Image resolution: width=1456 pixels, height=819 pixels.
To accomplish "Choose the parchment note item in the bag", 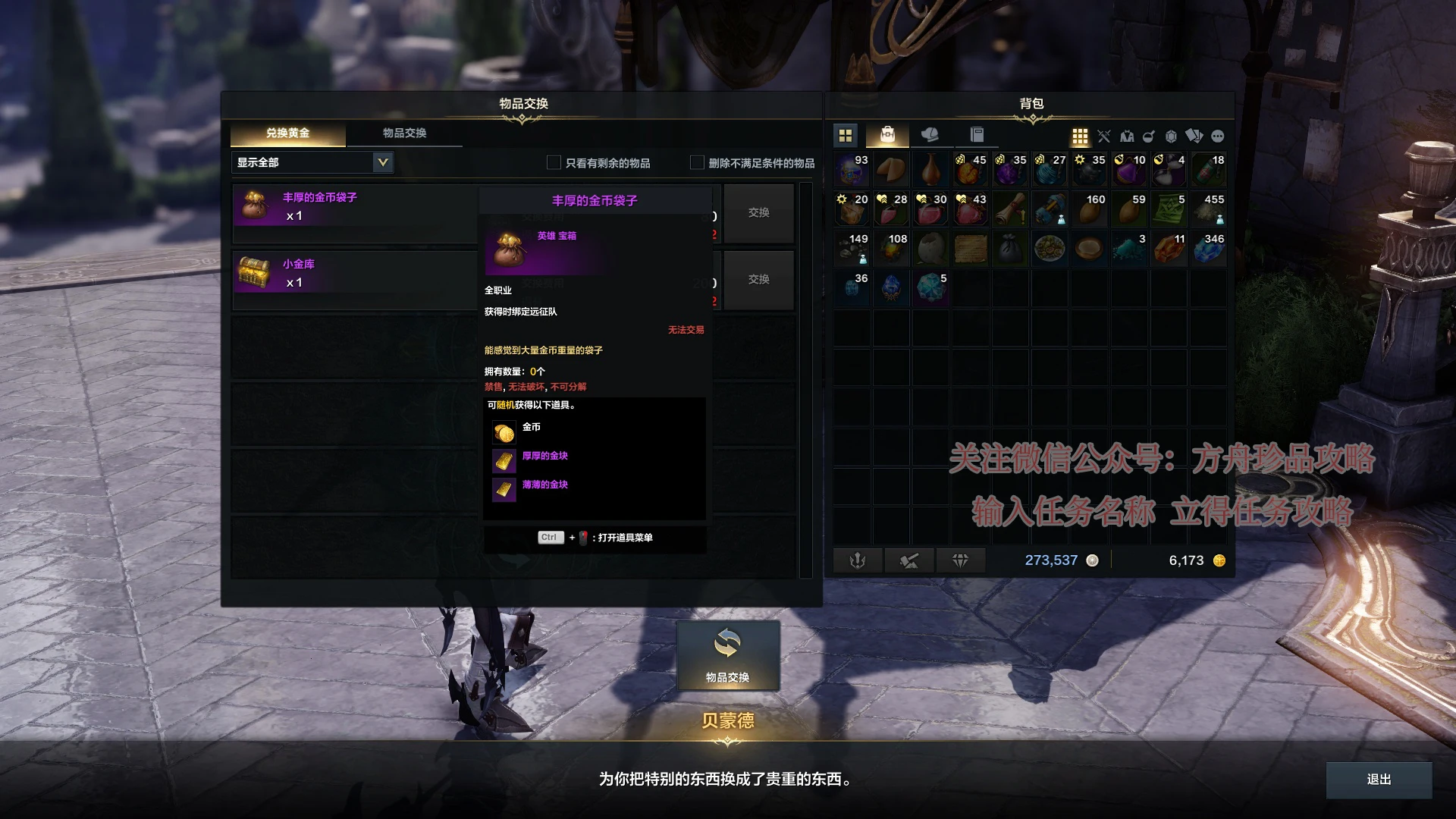I will pos(971,249).
